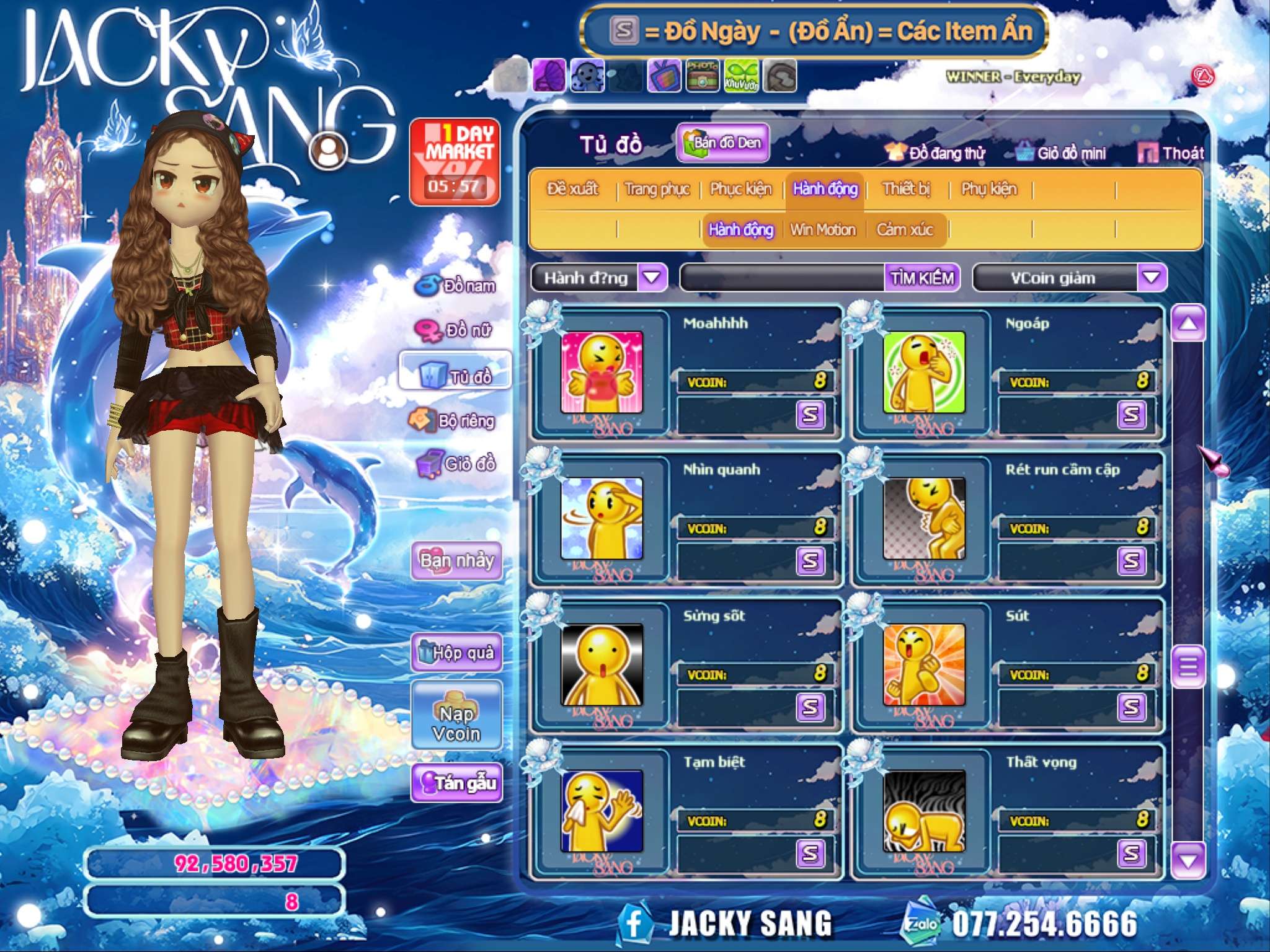Pick the Ngoáp yawning action thumbnail
Screen dimensions: 1270x952
(x=924, y=372)
